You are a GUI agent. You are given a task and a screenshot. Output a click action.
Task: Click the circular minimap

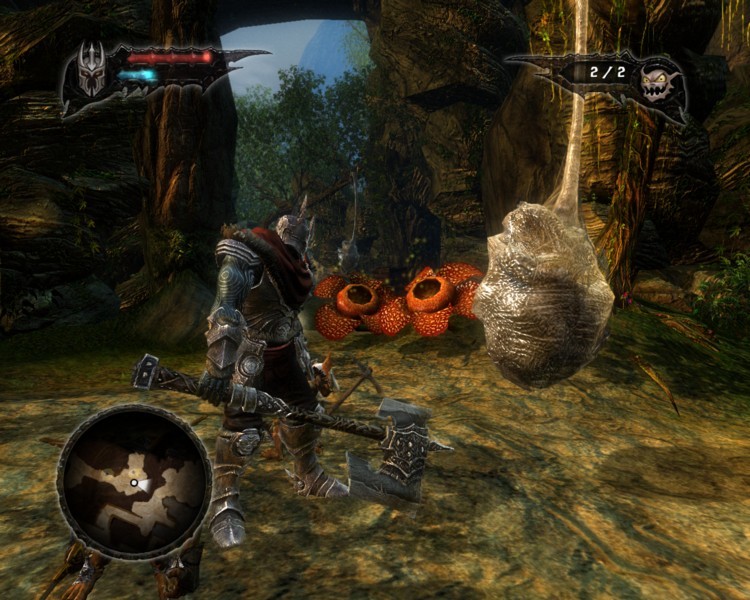click(x=134, y=481)
